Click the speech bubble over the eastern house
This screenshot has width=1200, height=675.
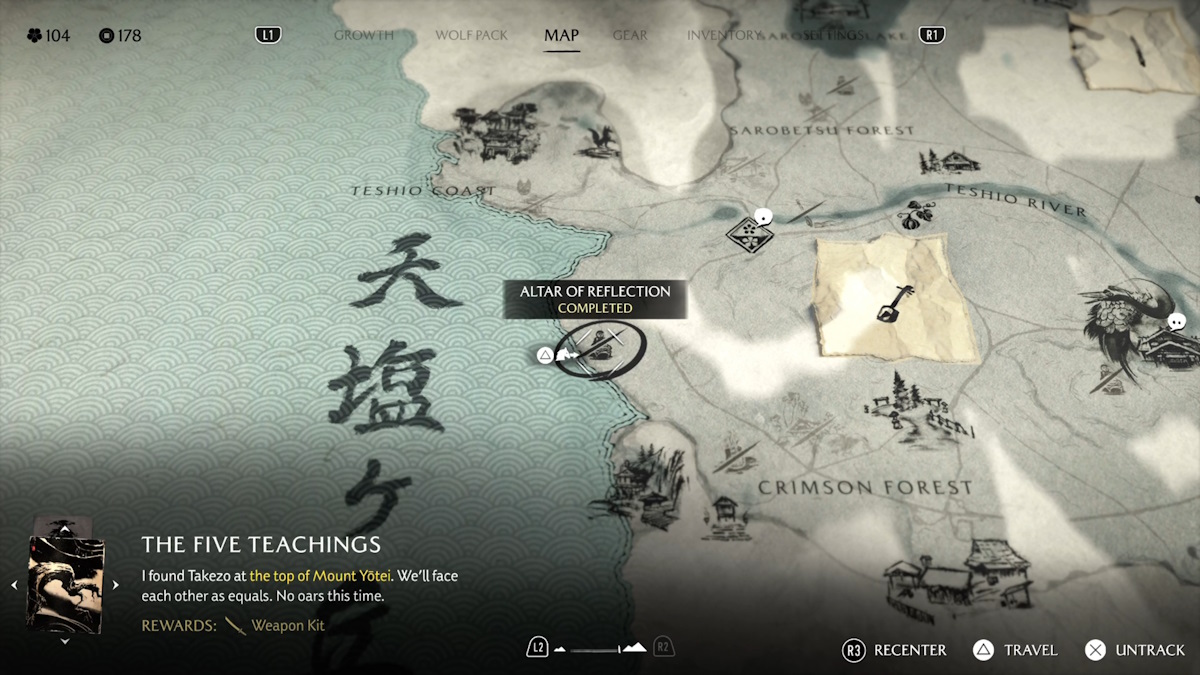(x=1177, y=322)
